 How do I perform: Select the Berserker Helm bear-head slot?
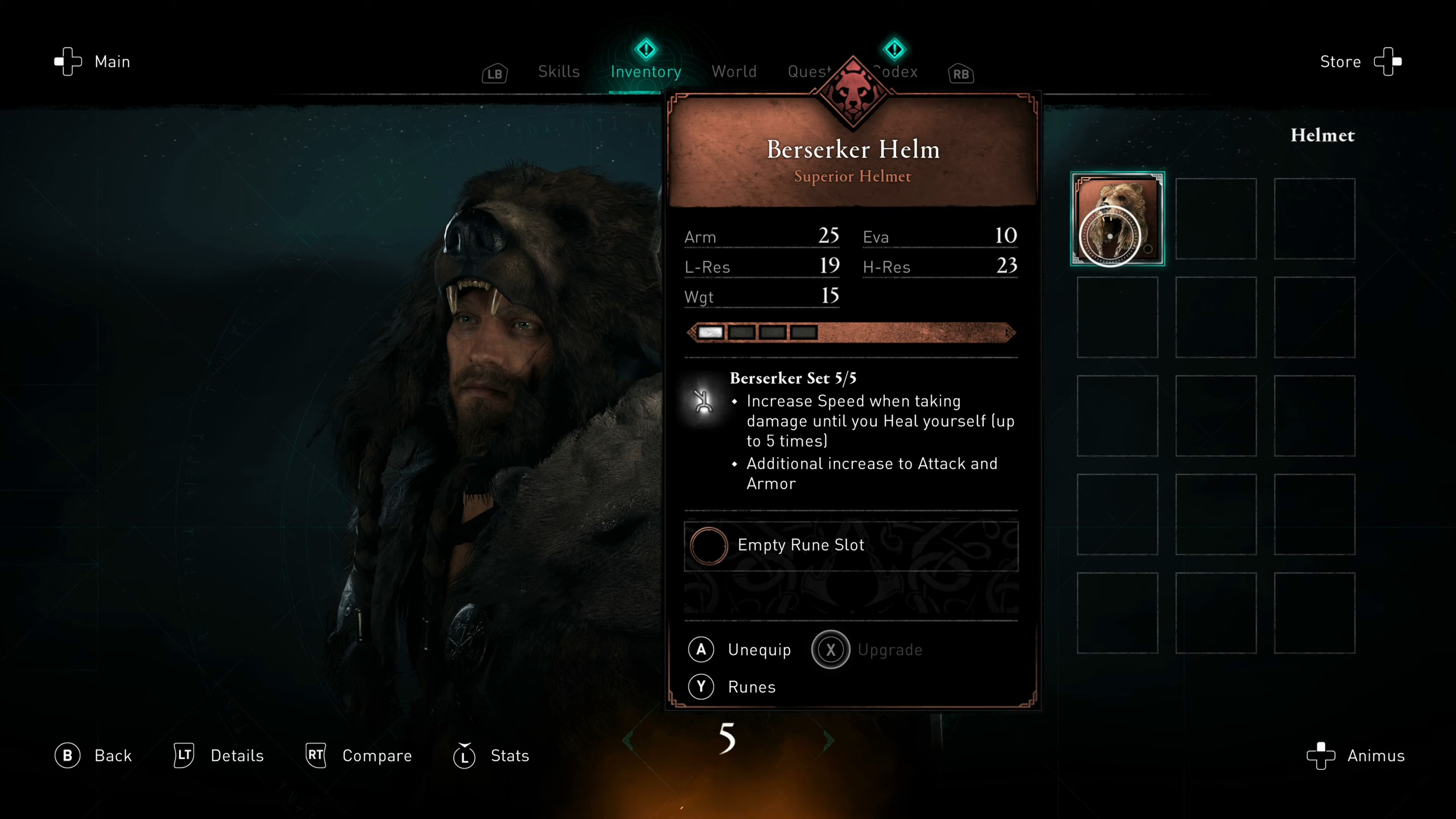coord(1117,219)
